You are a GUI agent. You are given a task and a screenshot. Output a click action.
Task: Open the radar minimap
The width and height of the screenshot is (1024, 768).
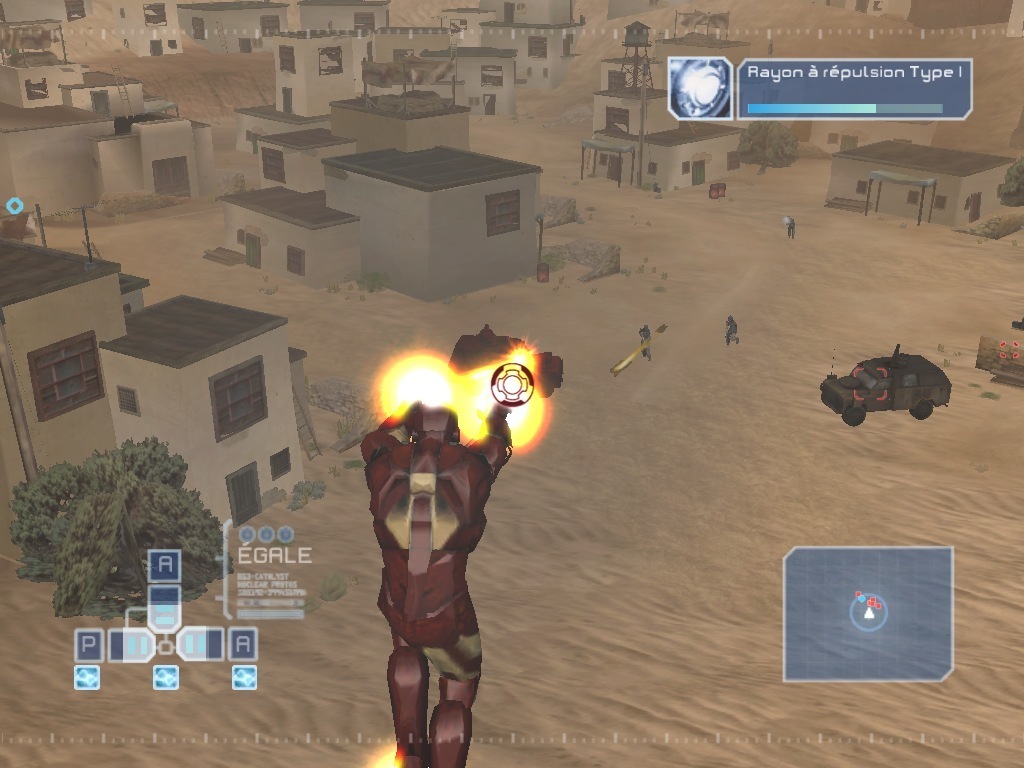click(x=868, y=613)
